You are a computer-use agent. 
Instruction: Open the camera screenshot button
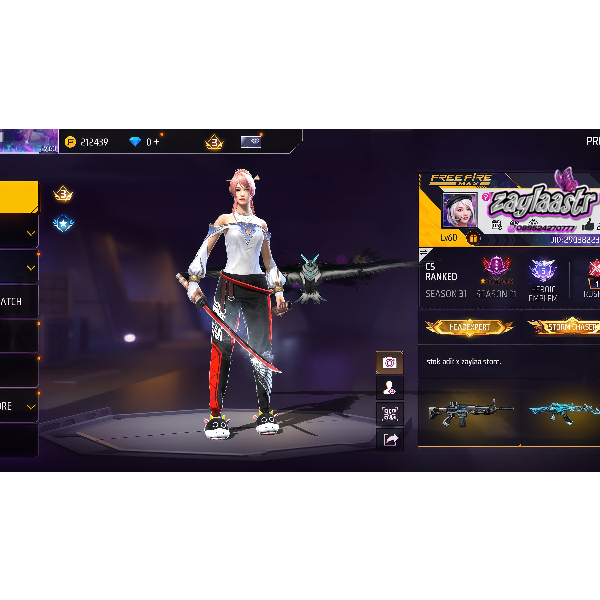(389, 362)
